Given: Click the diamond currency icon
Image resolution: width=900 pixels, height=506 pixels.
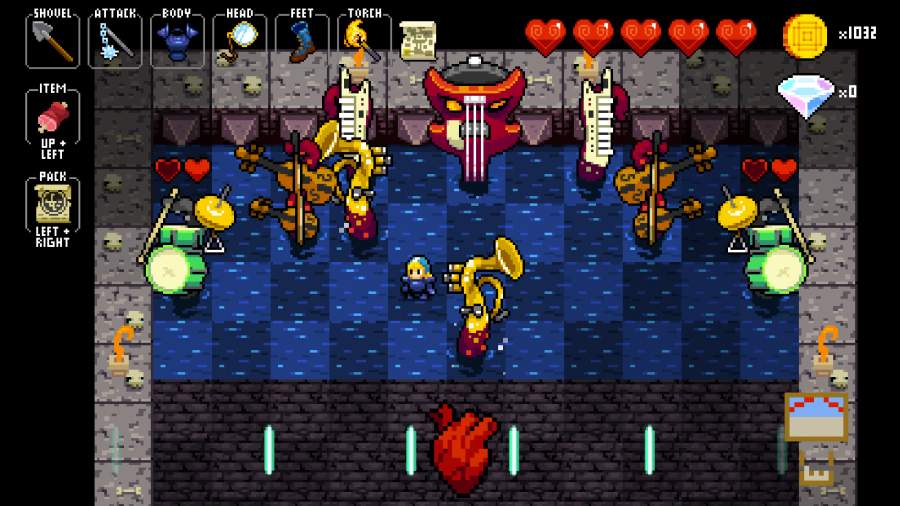Looking at the screenshot, I should pyautogui.click(x=805, y=94).
